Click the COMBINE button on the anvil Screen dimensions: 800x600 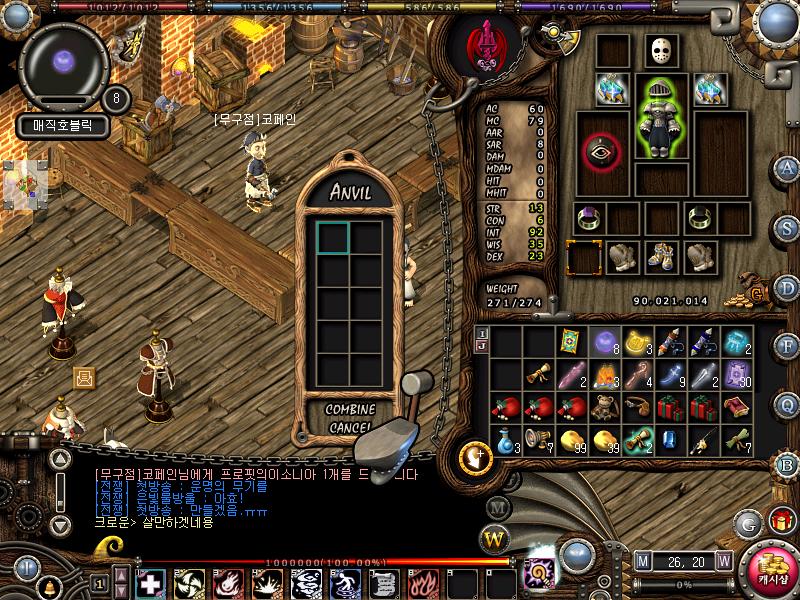349,409
